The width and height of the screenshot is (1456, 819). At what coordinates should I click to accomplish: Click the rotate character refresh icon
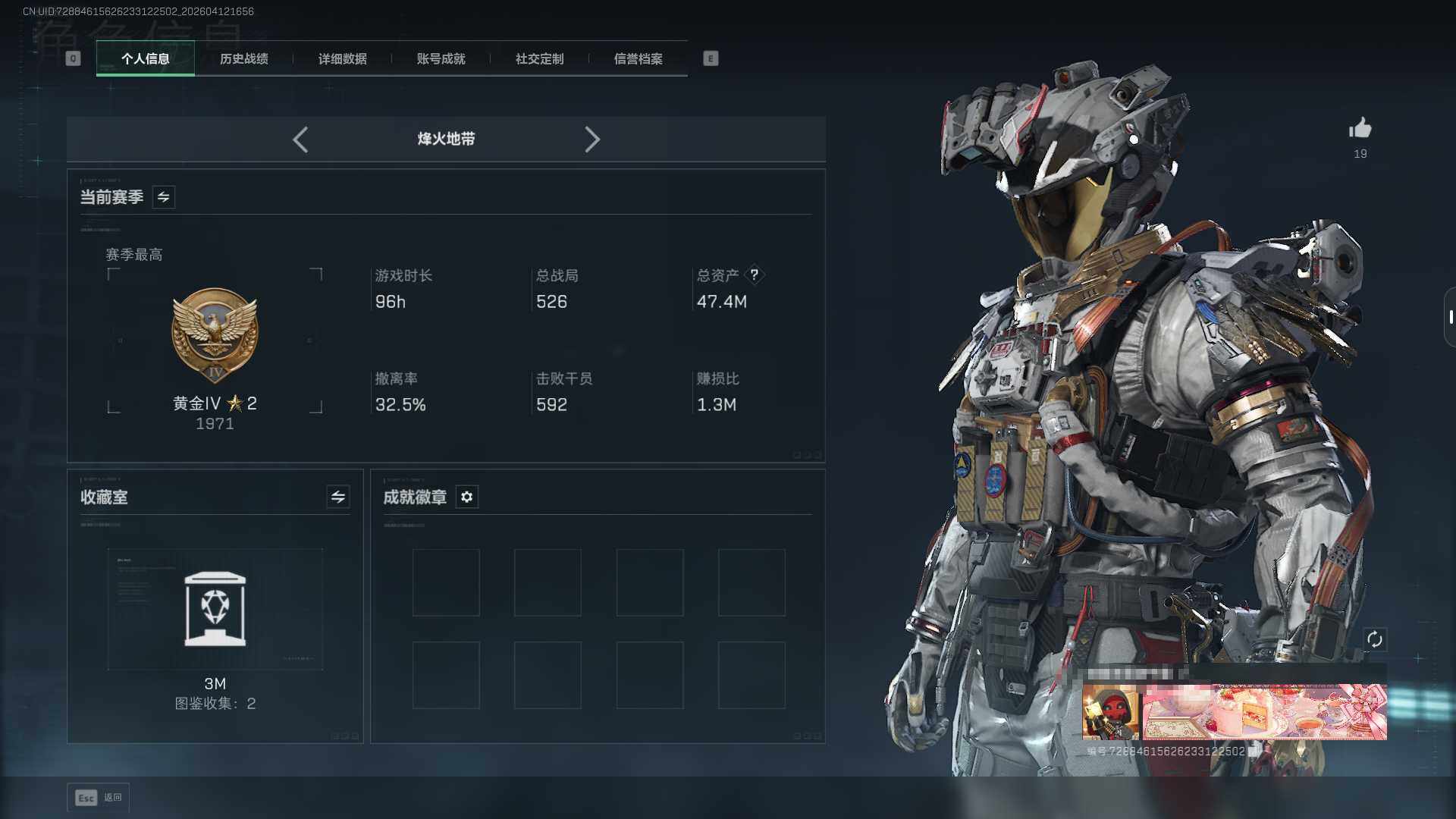[1375, 639]
